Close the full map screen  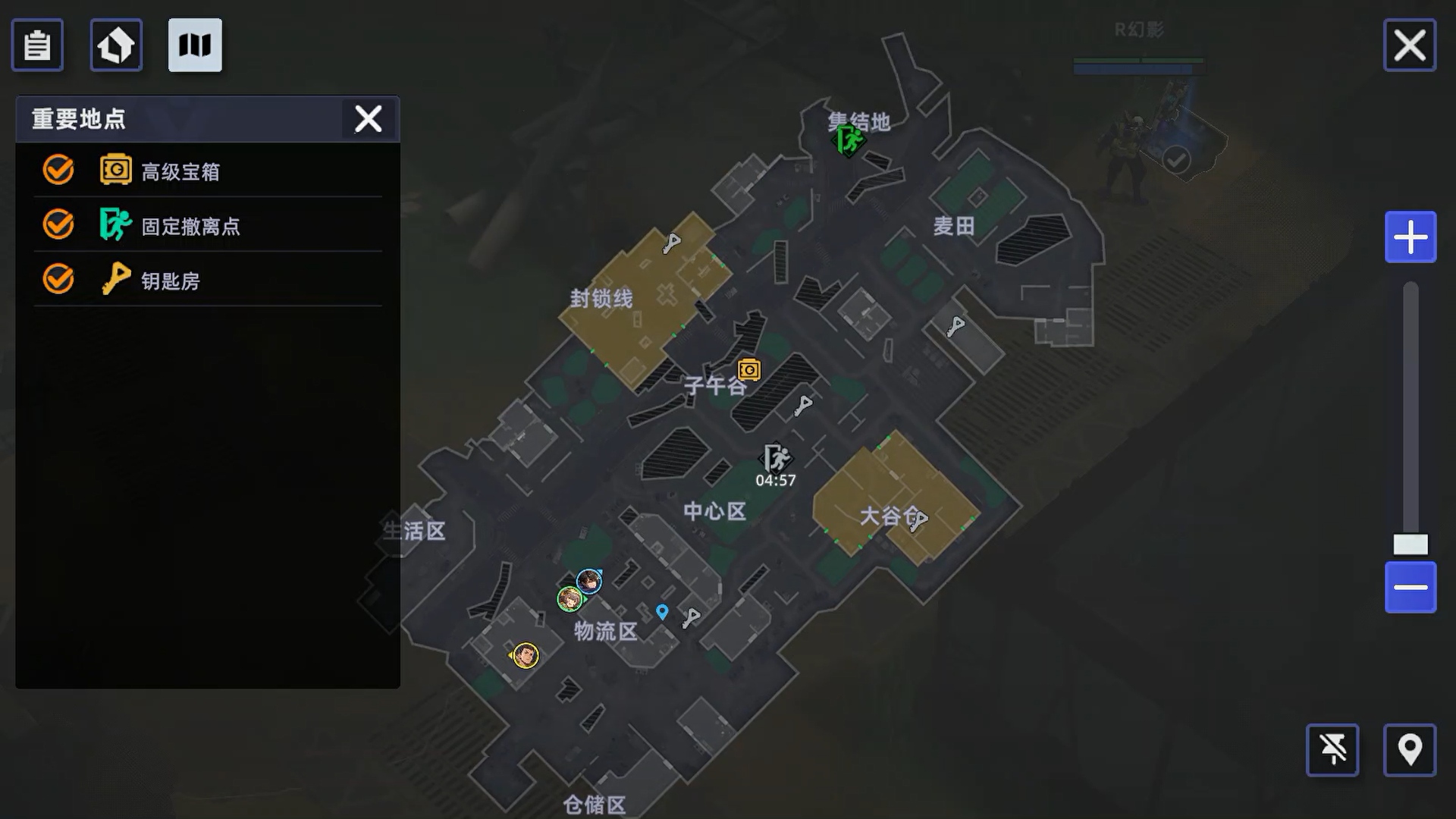1409,45
